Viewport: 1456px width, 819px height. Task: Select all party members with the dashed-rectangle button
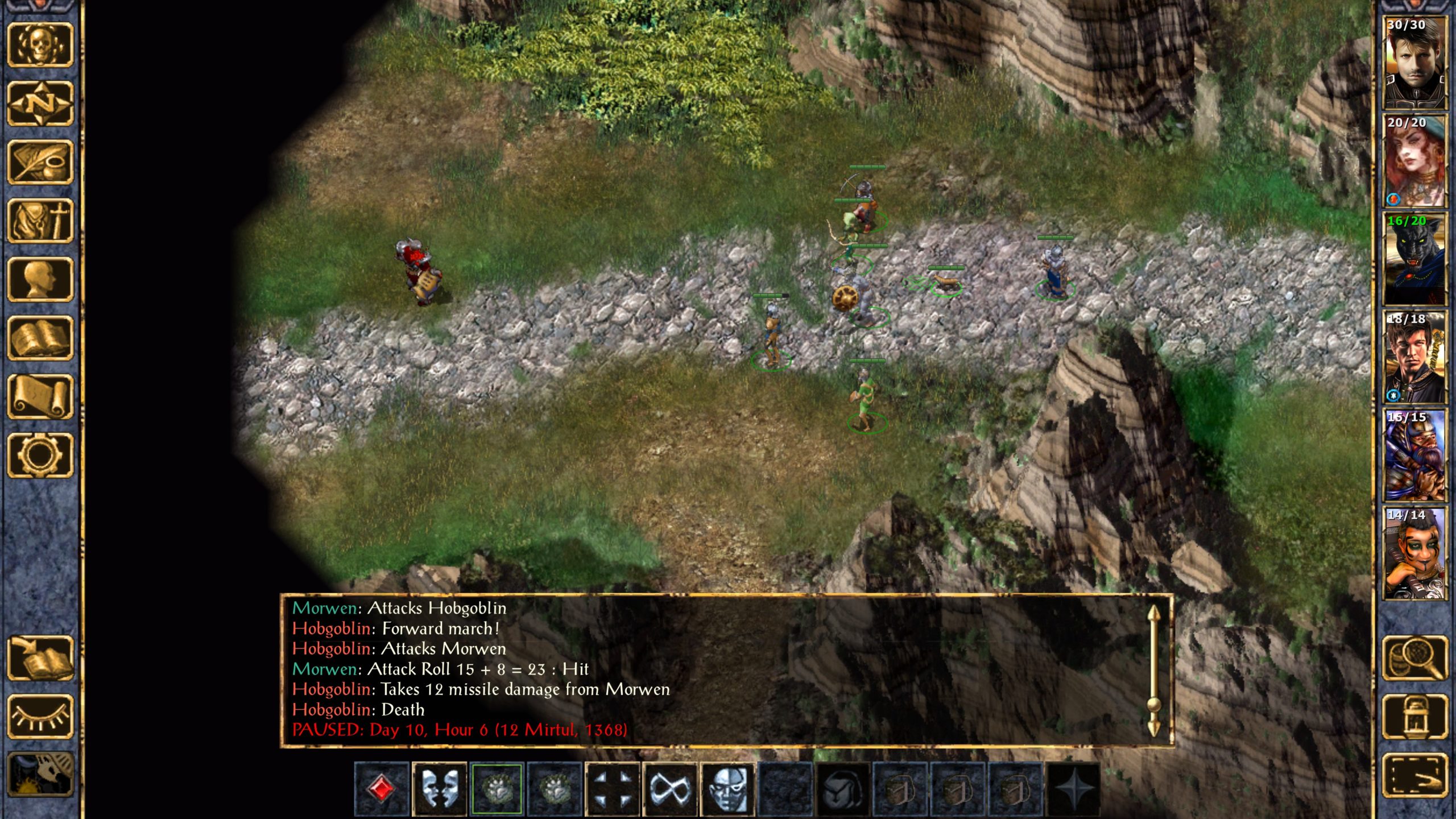(x=1414, y=775)
